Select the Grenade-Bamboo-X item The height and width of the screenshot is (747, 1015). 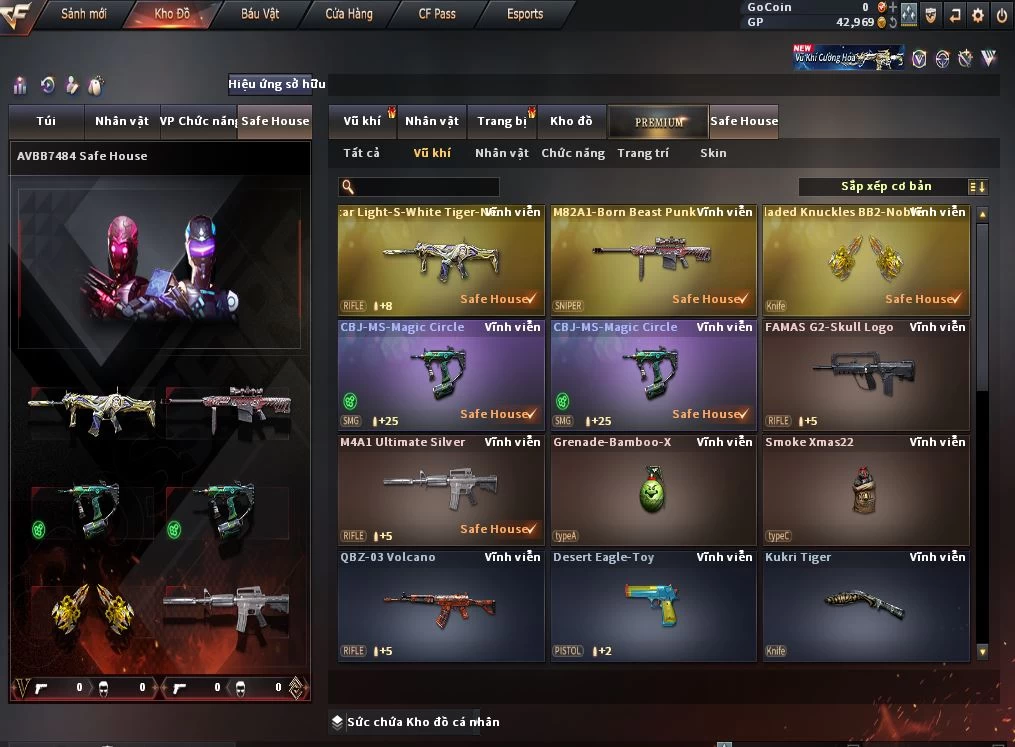pos(653,490)
